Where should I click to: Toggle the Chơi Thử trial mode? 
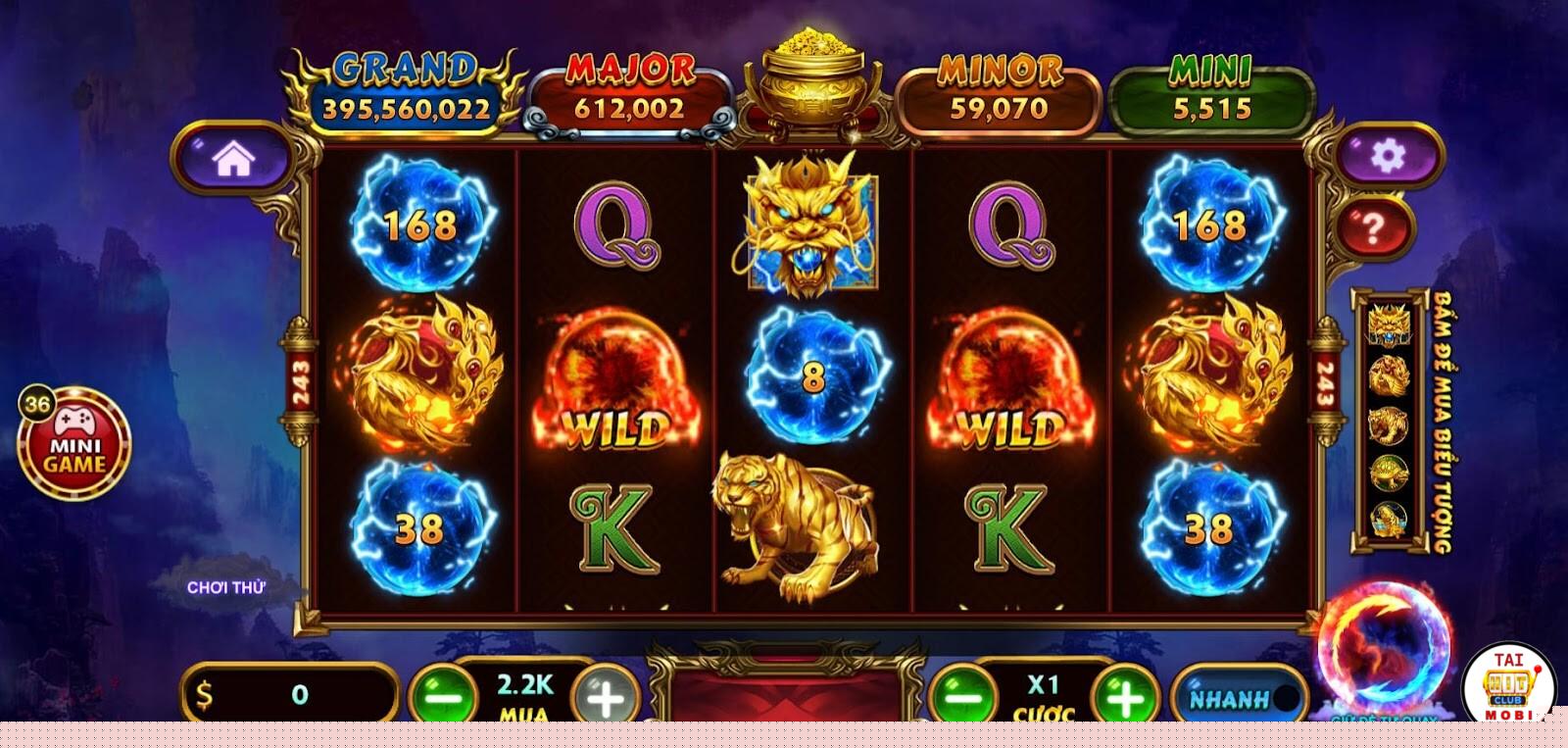(226, 586)
